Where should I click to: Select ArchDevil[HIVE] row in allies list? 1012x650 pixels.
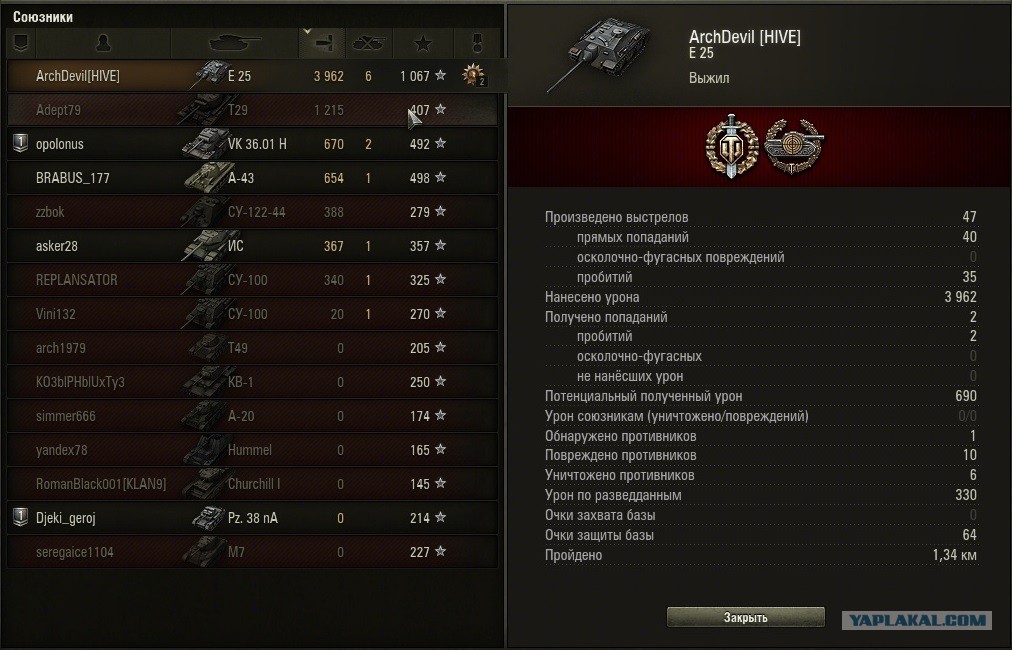coord(250,76)
